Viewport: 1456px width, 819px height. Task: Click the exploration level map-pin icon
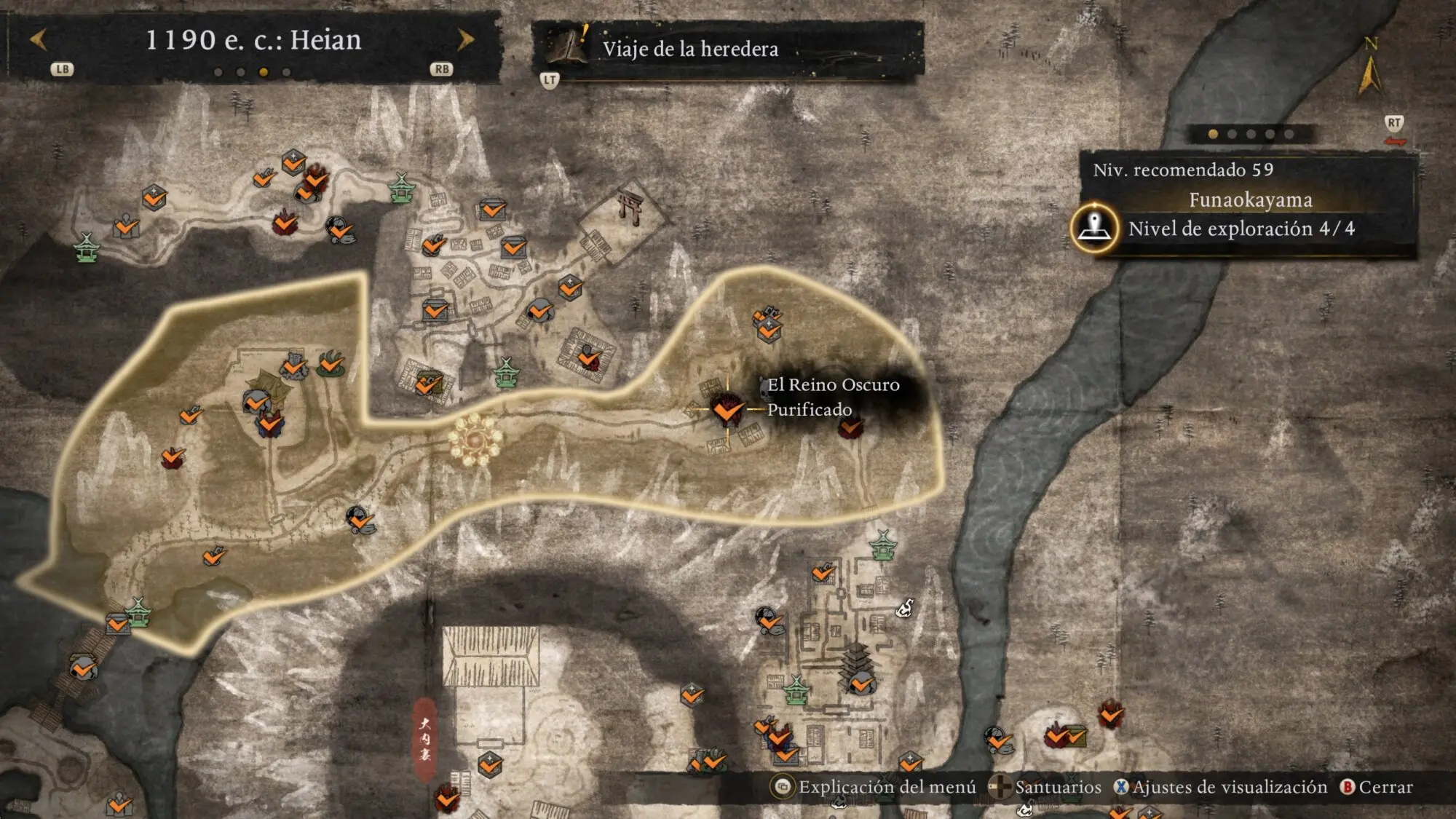[x=1094, y=227]
